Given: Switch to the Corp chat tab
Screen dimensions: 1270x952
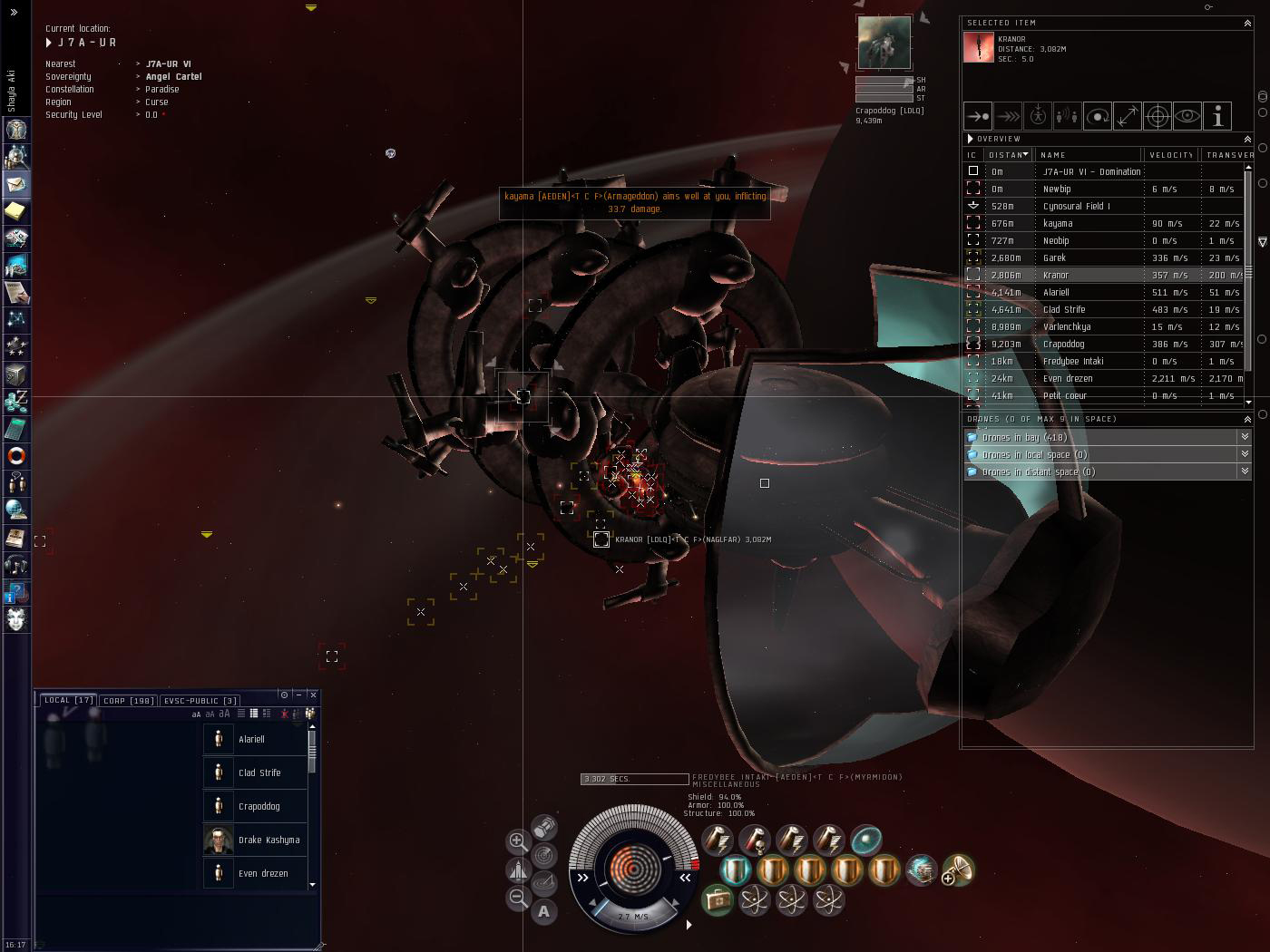Looking at the screenshot, I should click(x=128, y=700).
